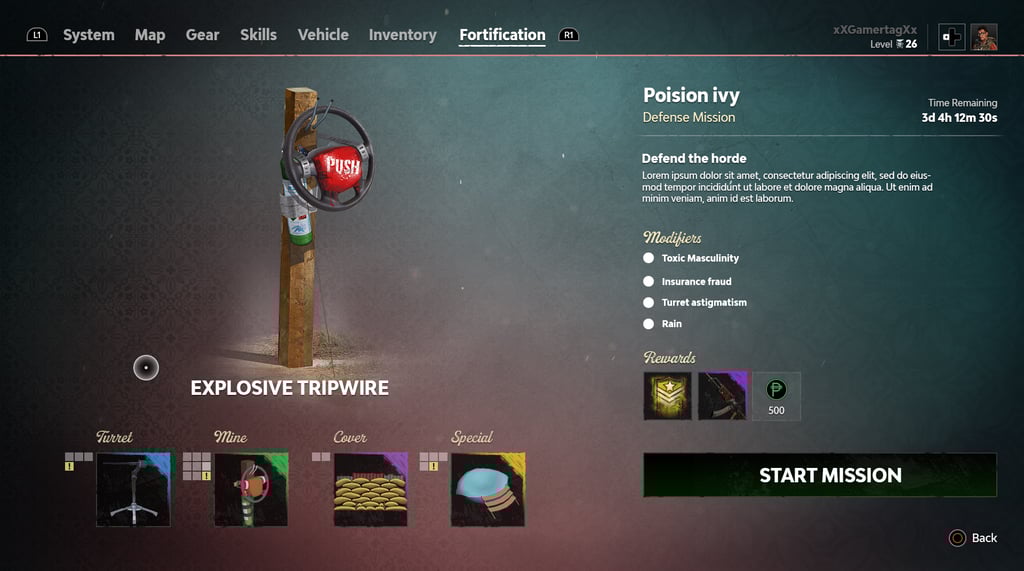Open the player avatar portrait
1024x571 pixels.
pos(984,37)
